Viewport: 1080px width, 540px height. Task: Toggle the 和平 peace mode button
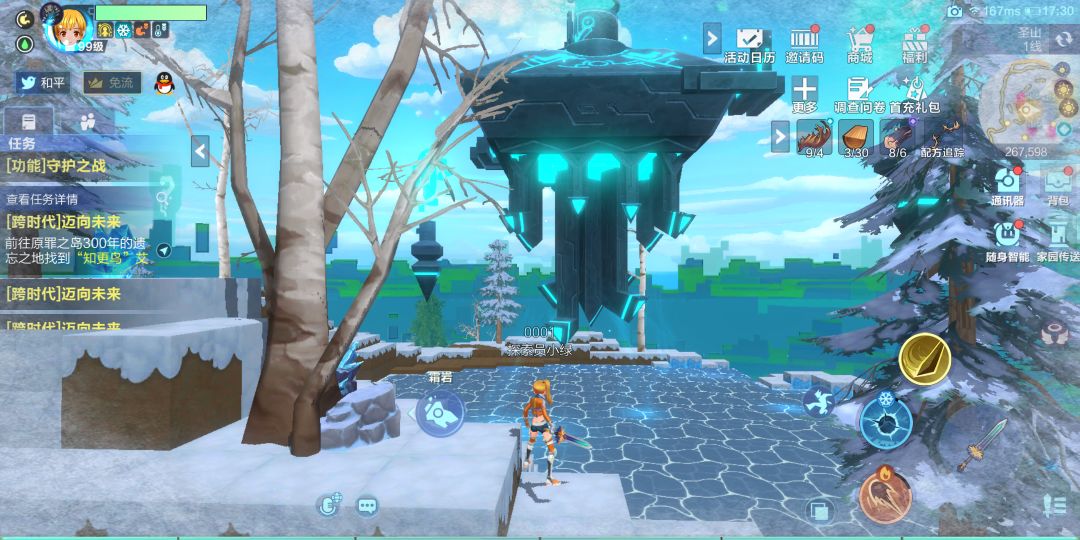coord(42,83)
